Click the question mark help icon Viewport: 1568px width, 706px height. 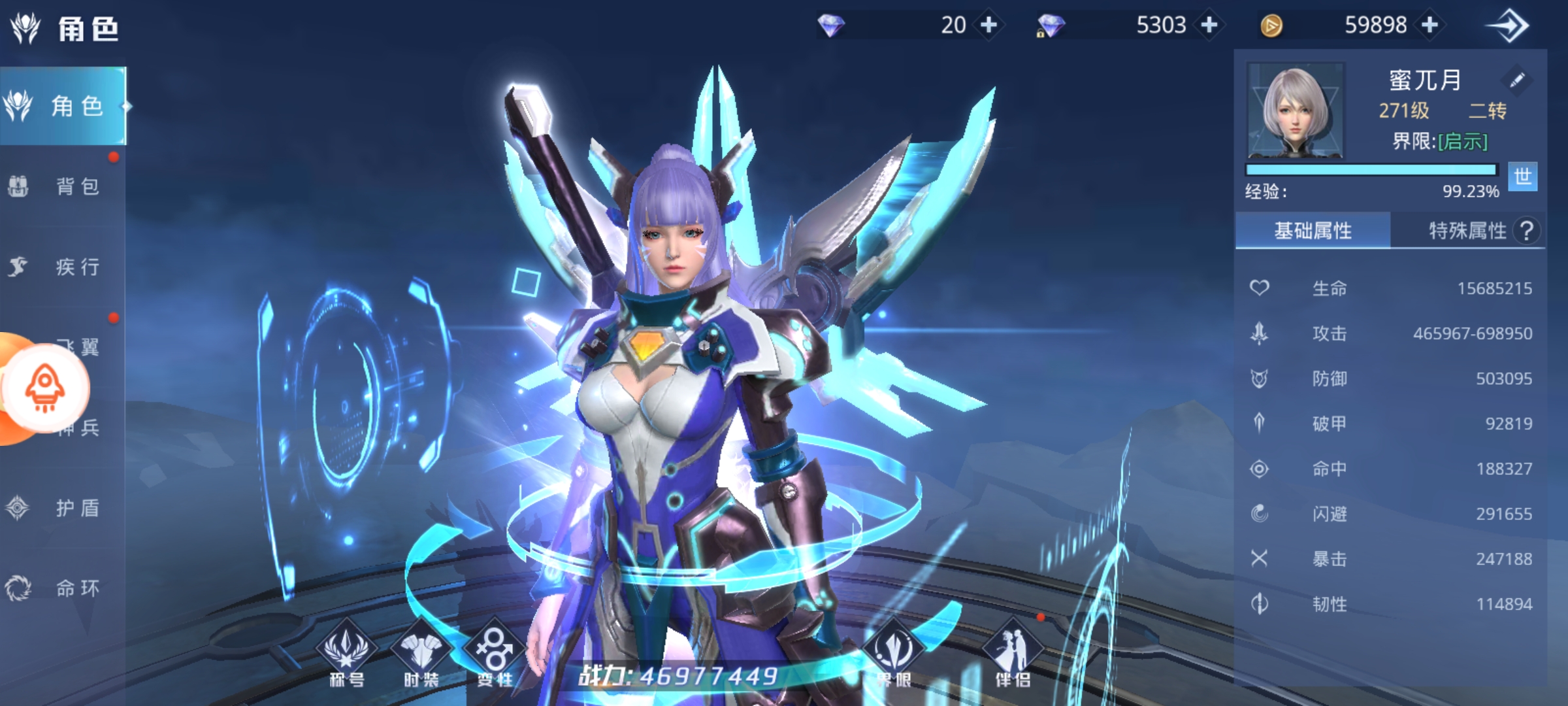pos(1527,231)
